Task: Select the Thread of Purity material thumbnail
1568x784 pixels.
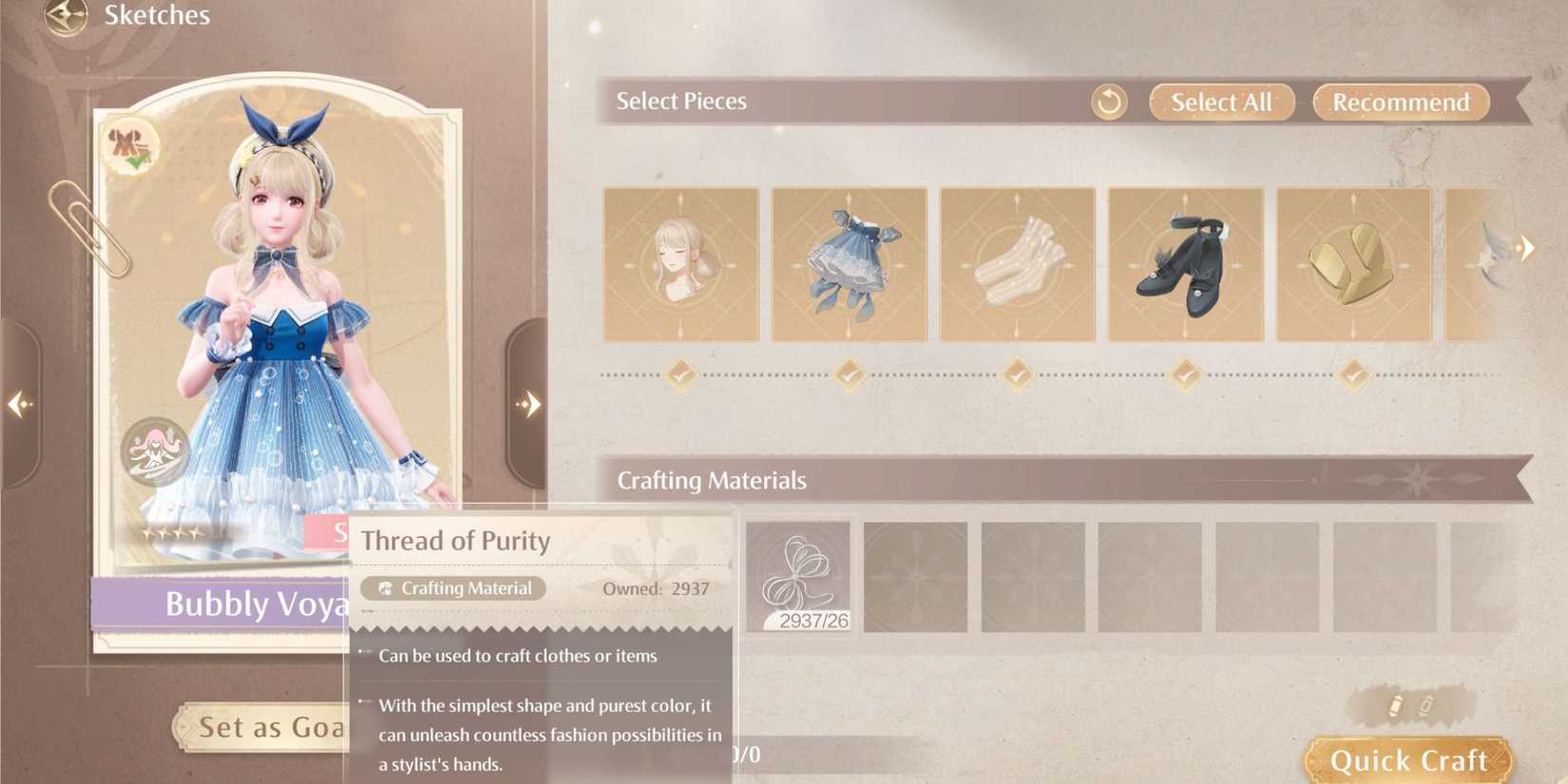Action: tap(799, 577)
